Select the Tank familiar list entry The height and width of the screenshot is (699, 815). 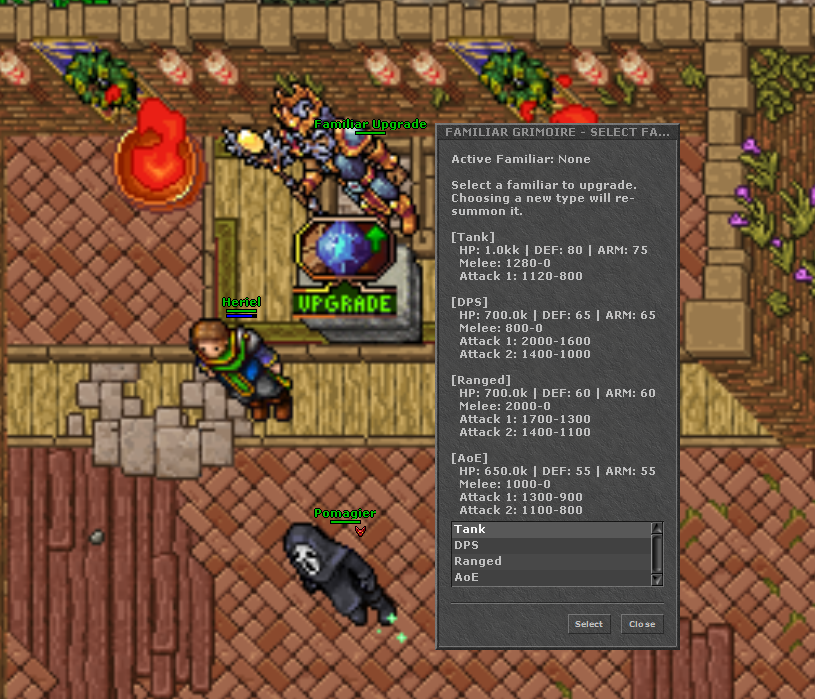550,529
